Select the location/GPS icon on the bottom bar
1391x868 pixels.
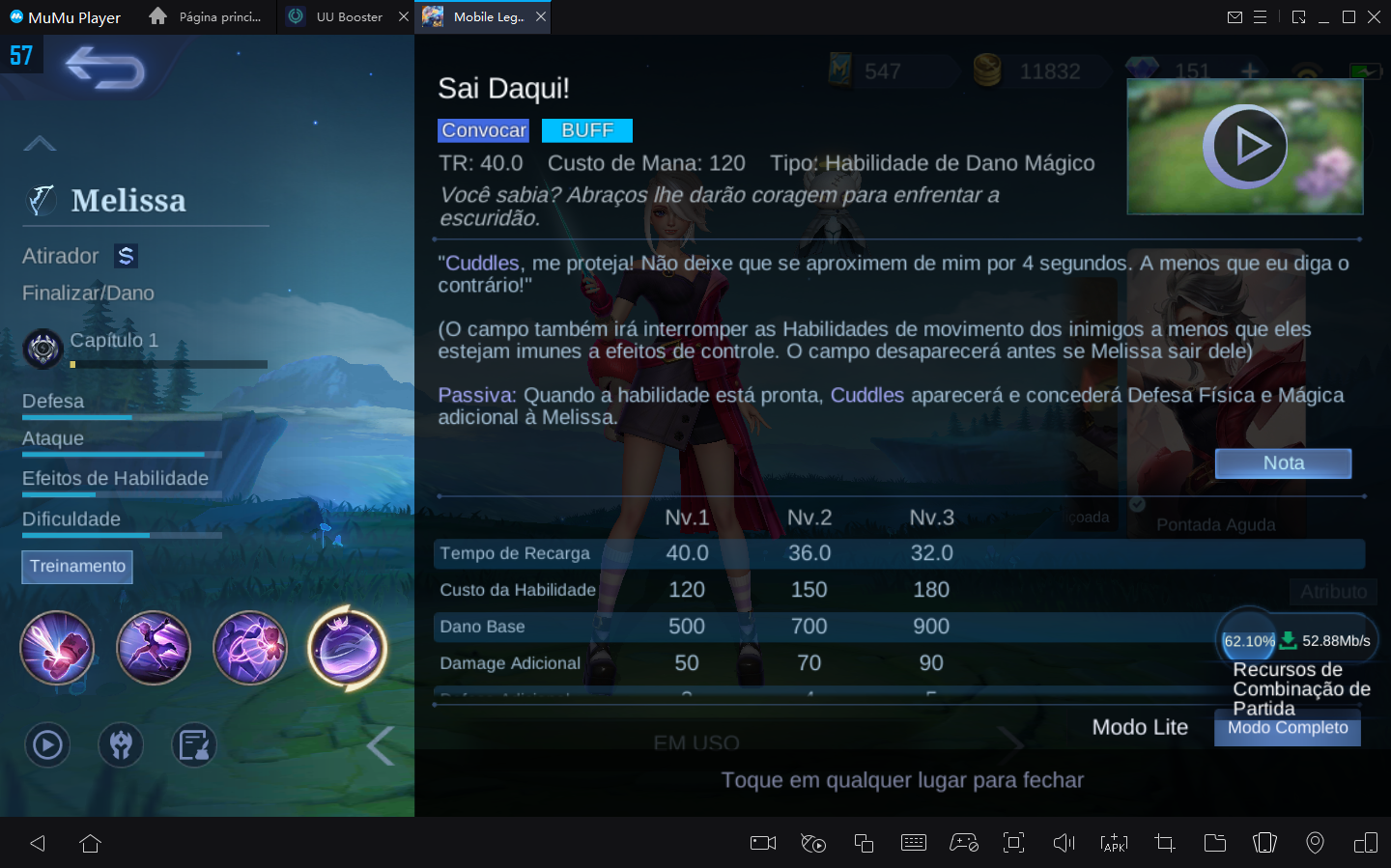point(1315,843)
